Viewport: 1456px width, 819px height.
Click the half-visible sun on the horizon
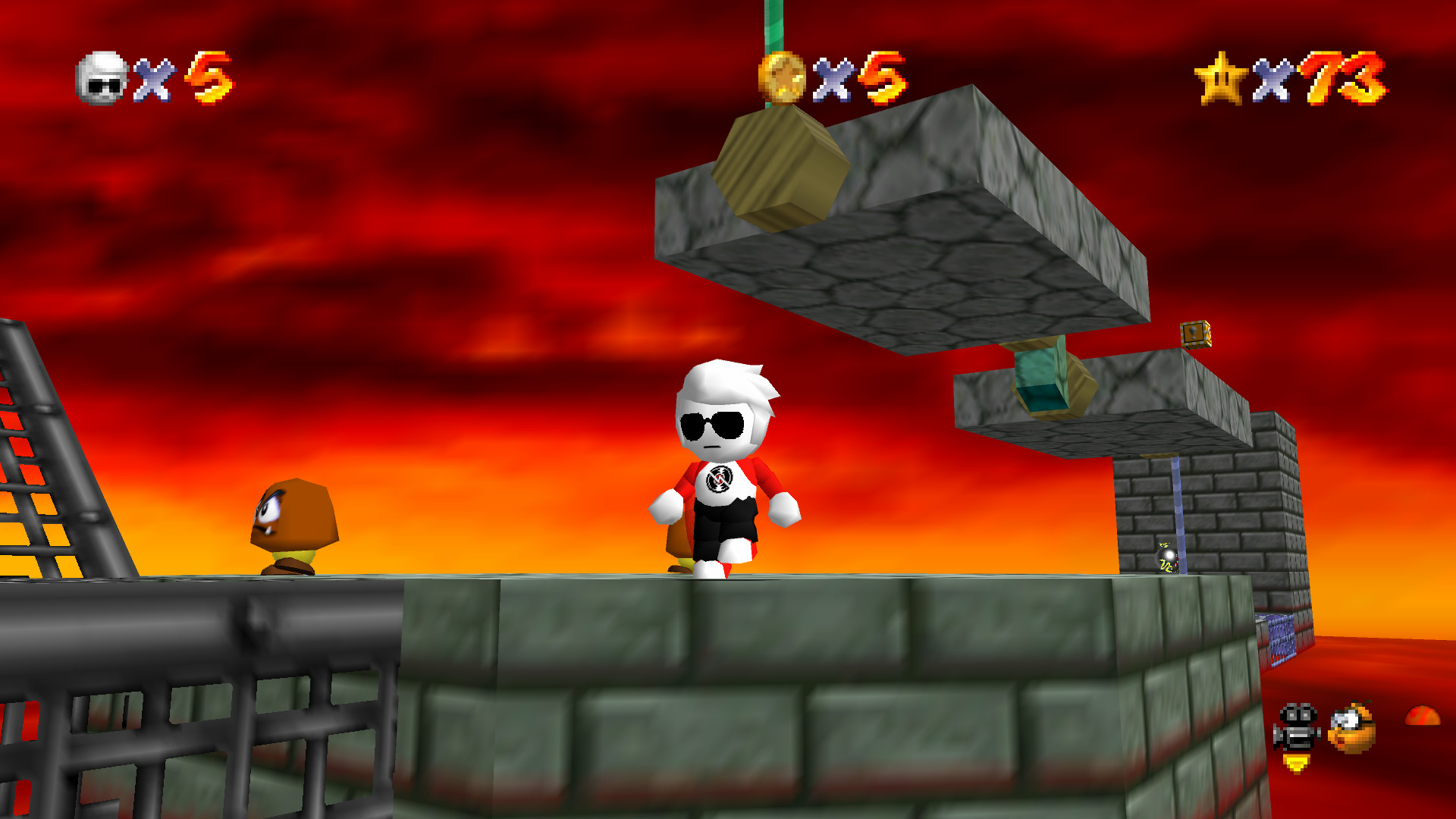[1422, 715]
